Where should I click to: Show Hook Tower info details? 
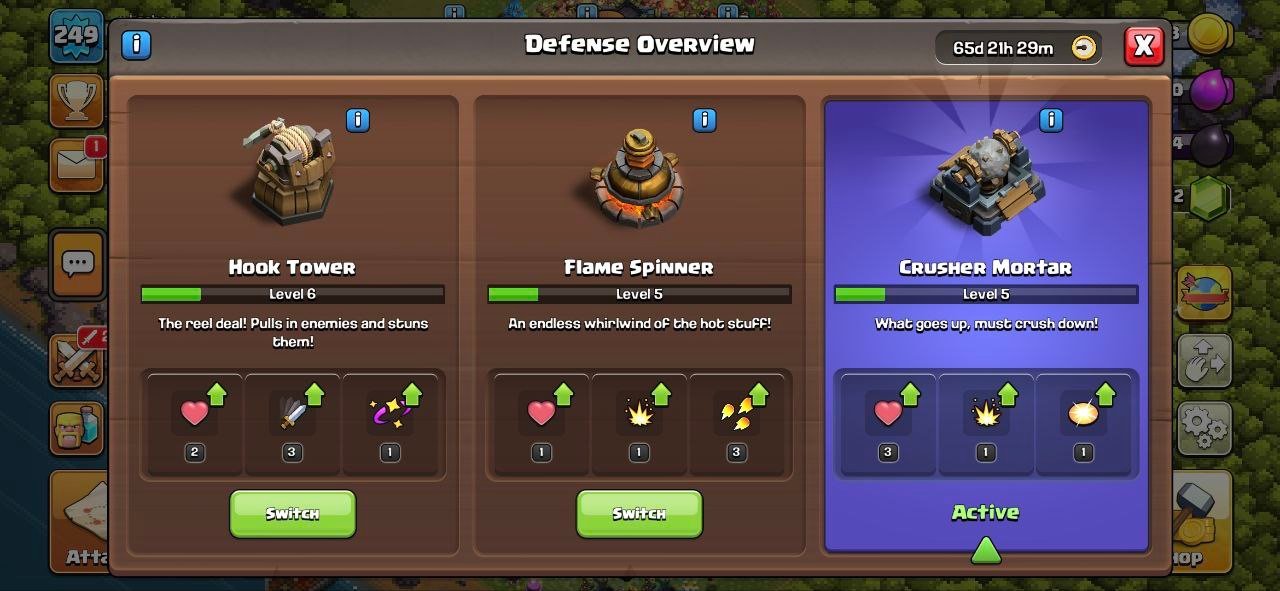point(357,121)
